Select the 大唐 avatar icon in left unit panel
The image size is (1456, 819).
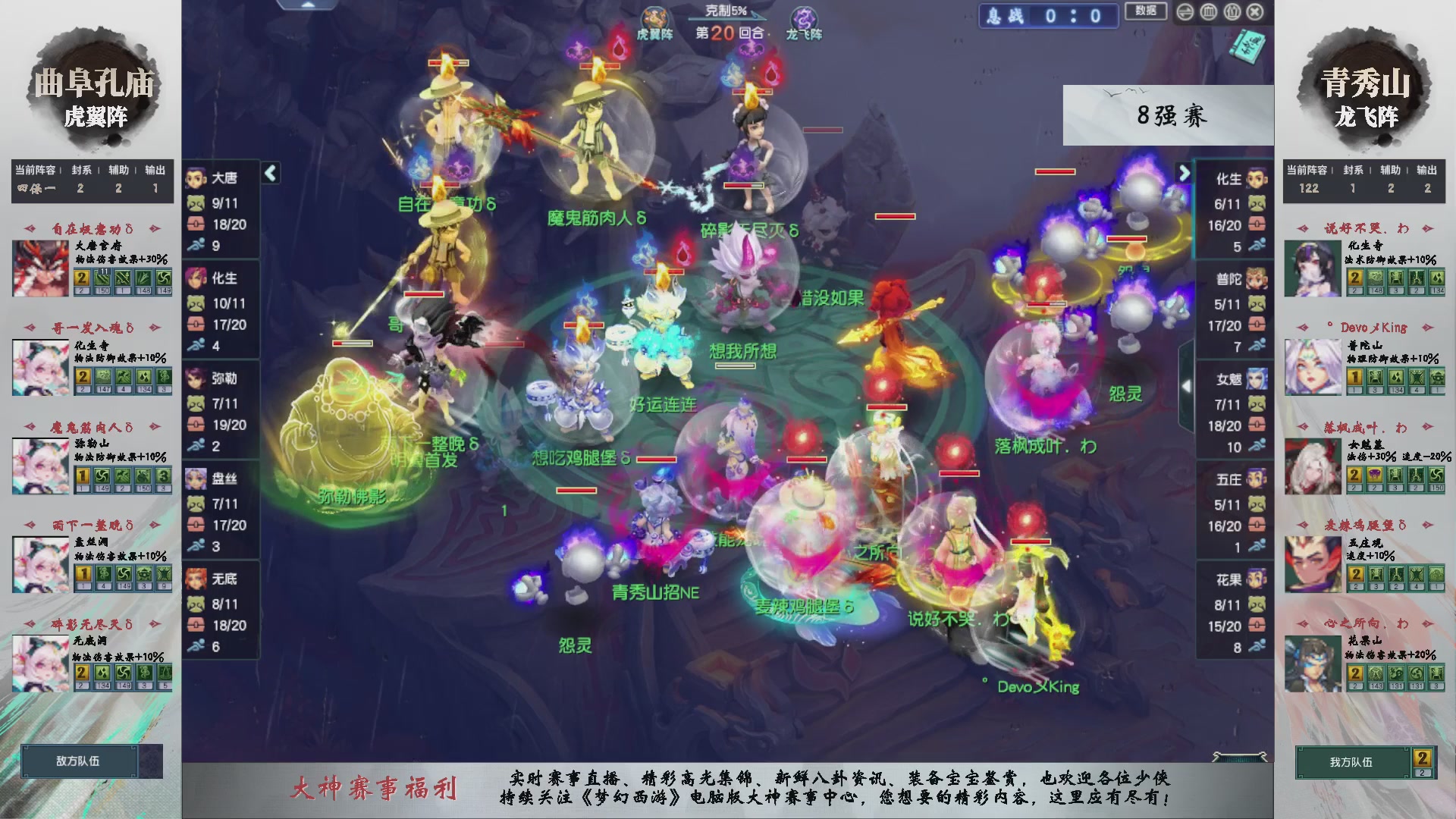point(196,176)
